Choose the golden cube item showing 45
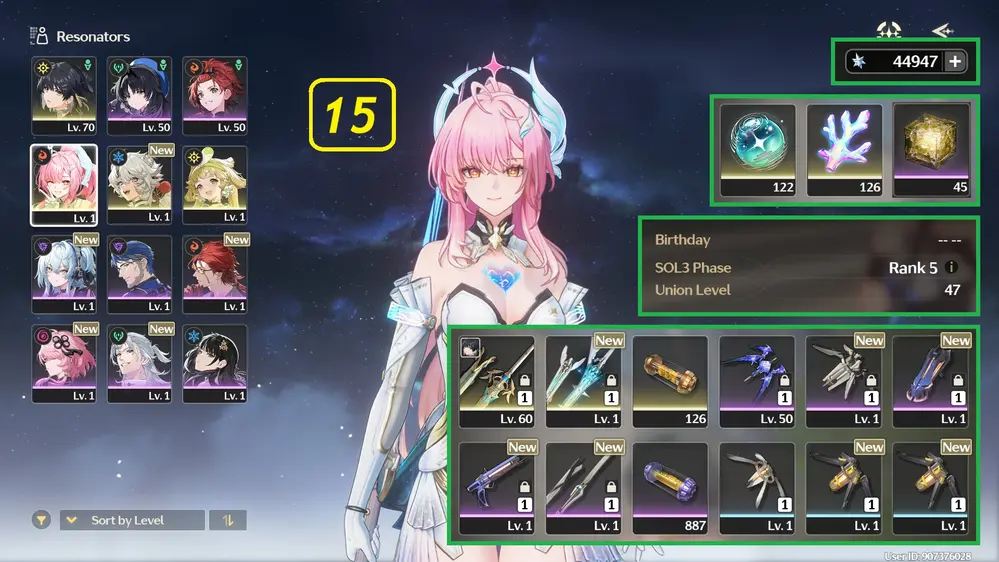The width and height of the screenshot is (999, 562). tap(931, 149)
